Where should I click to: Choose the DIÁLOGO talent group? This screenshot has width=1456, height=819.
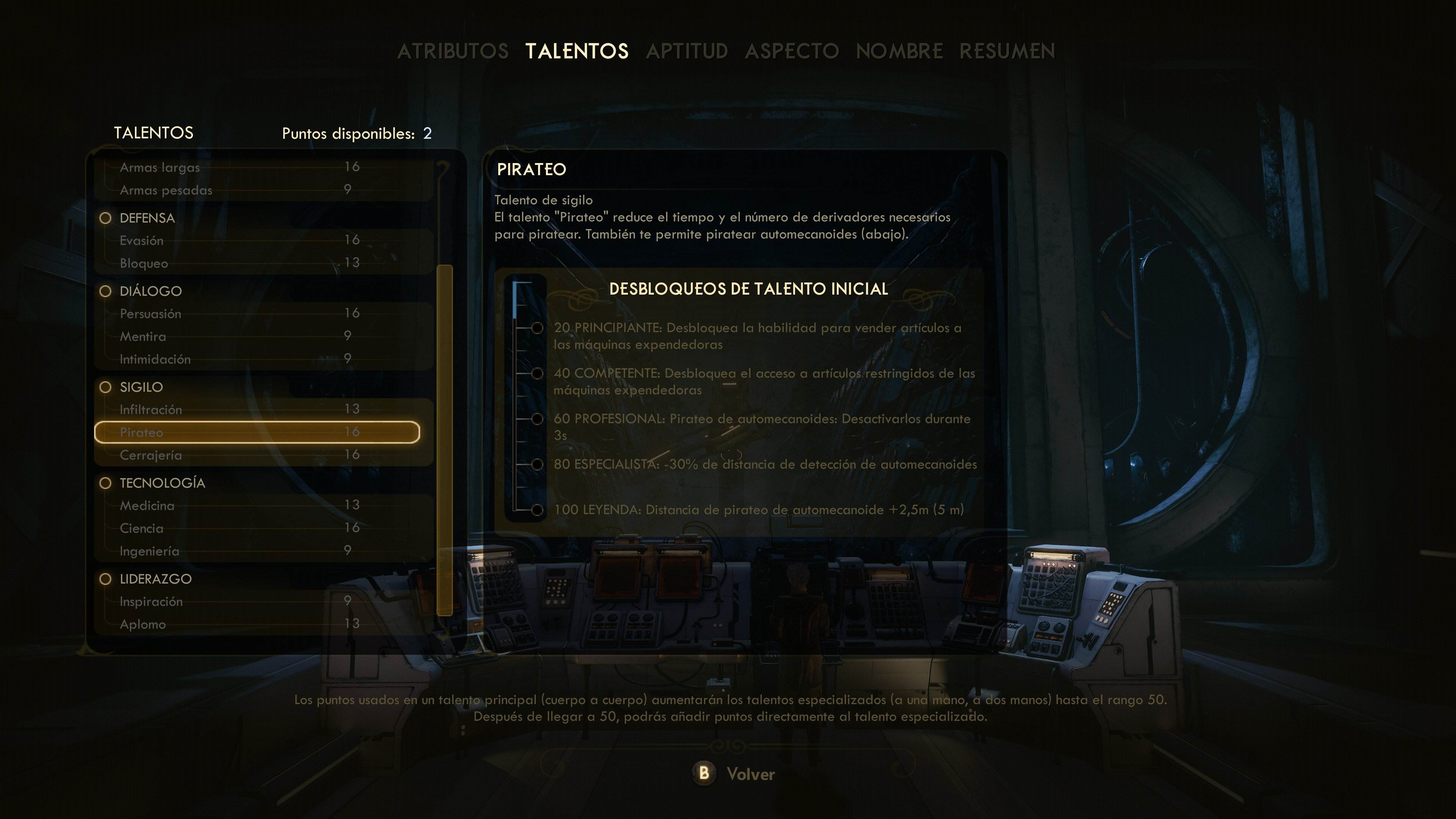151,291
